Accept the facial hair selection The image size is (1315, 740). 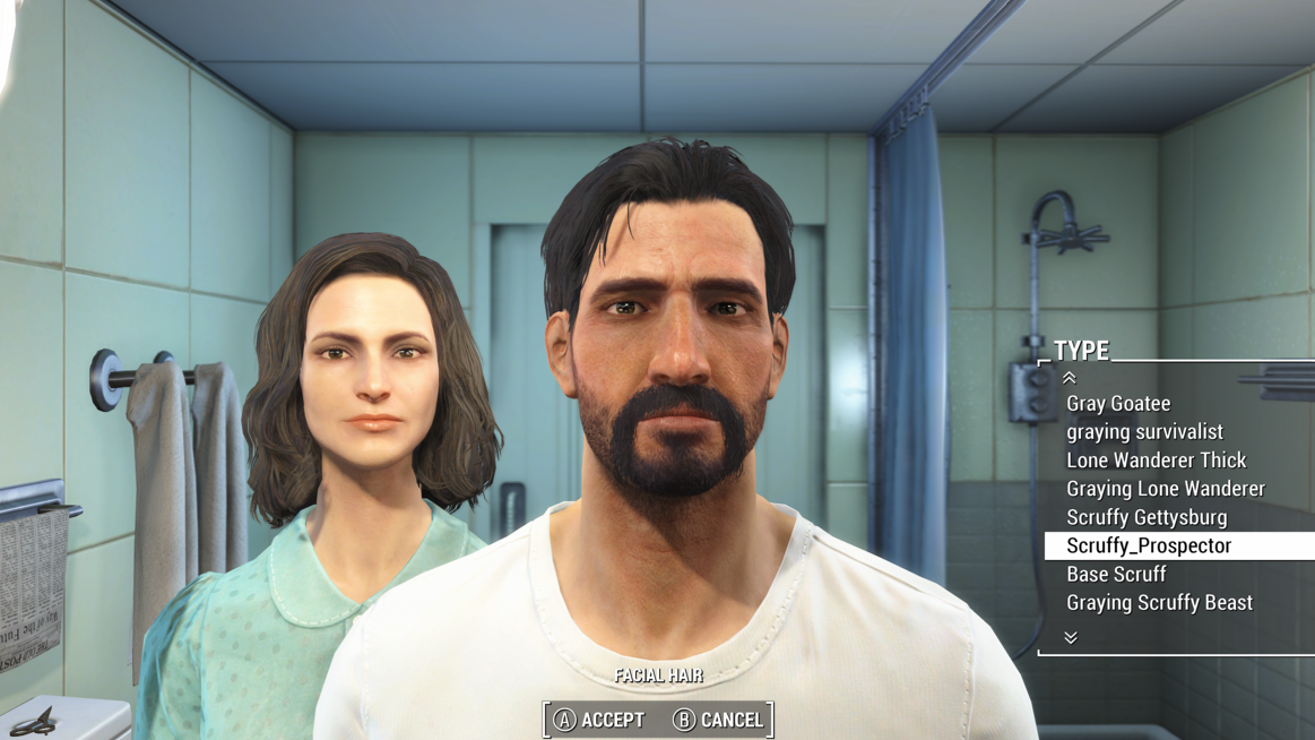pyautogui.click(x=601, y=720)
